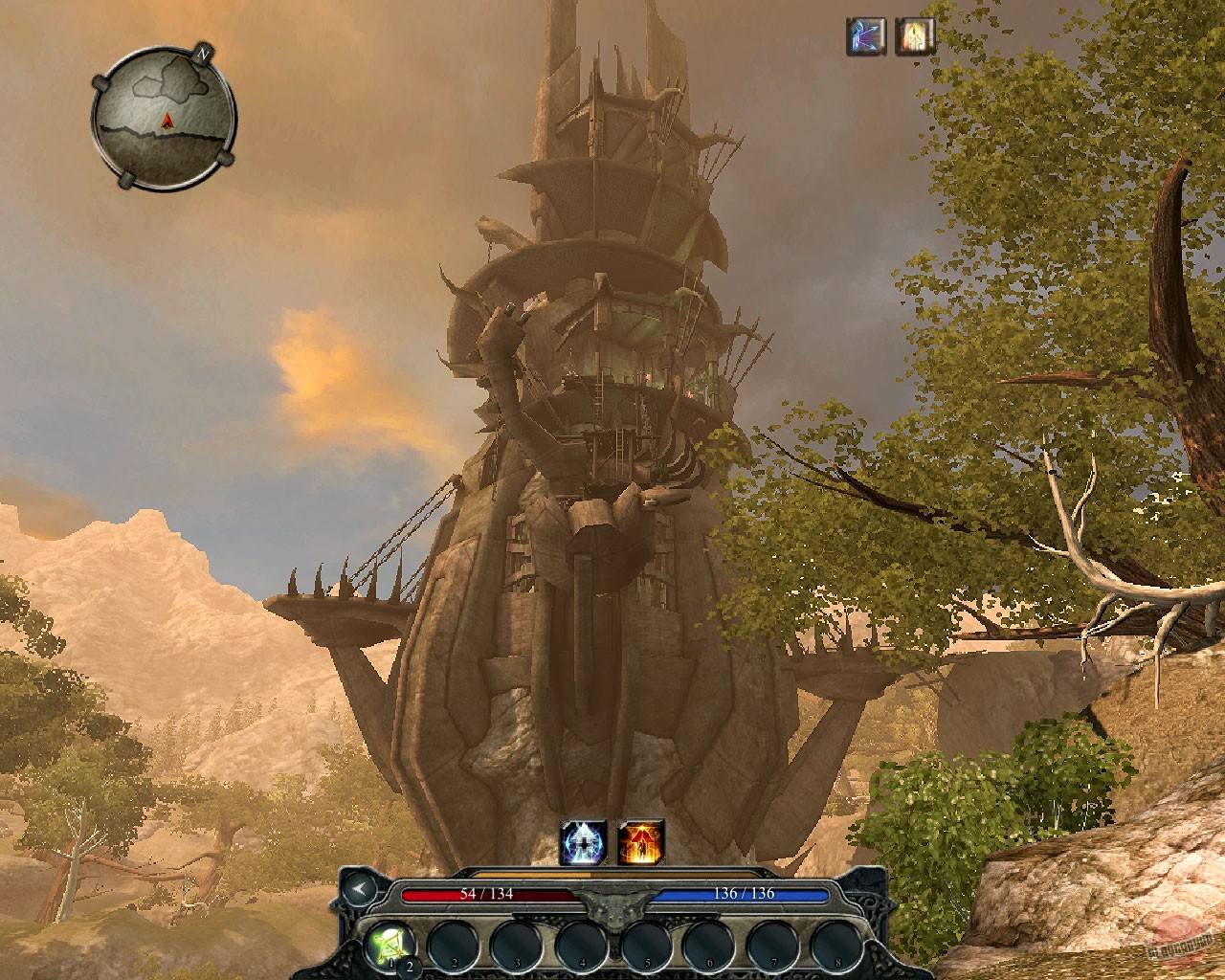The width and height of the screenshot is (1225, 980).
Task: Click the north marker on the compass minimap
Action: click(202, 55)
